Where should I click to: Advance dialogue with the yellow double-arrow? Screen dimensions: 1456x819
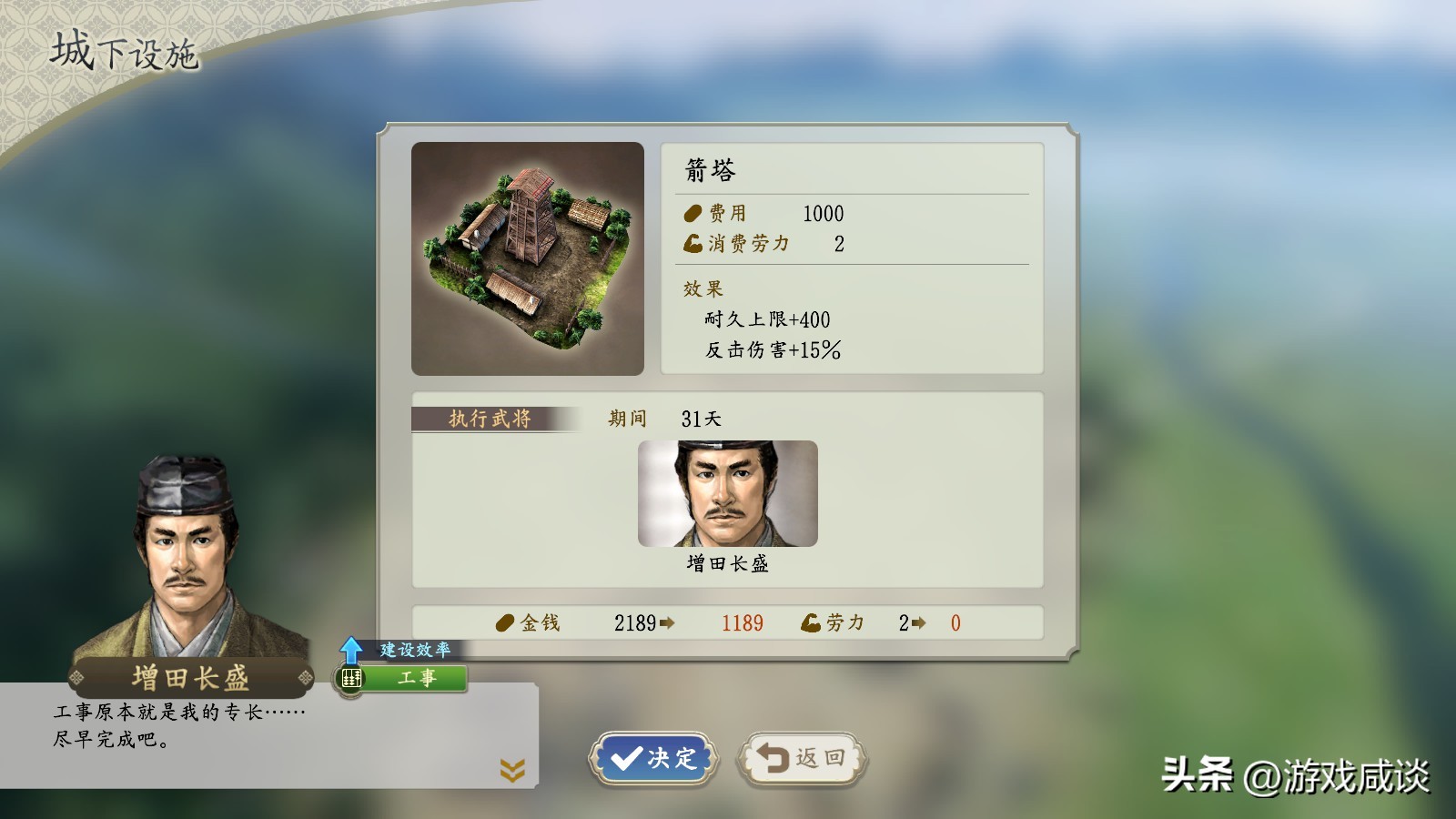pyautogui.click(x=512, y=771)
